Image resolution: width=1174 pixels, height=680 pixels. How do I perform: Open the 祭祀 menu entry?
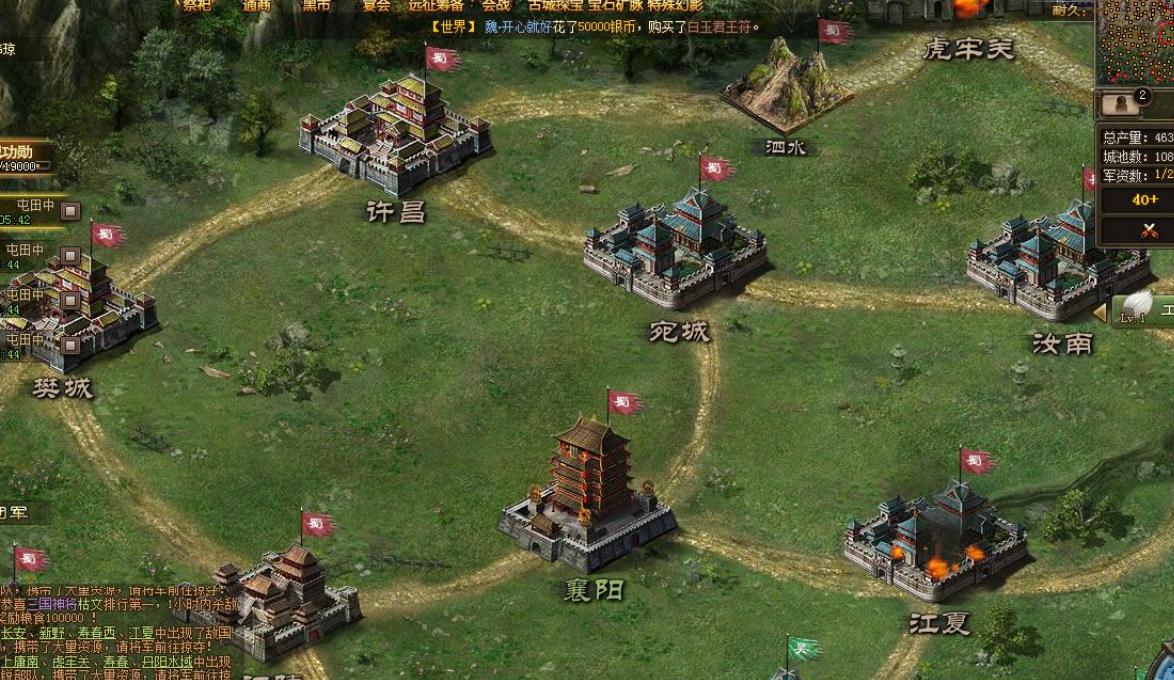pyautogui.click(x=194, y=5)
